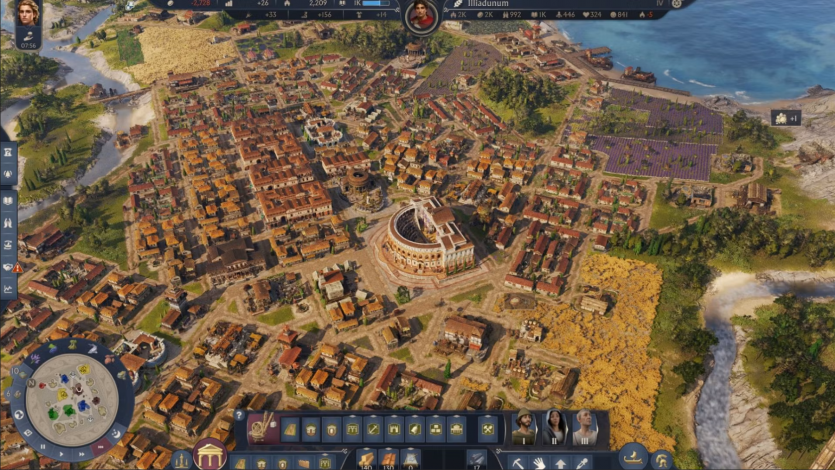The height and width of the screenshot is (470, 835).
Task: Click the question mark help button
Action: pyautogui.click(x=239, y=414)
